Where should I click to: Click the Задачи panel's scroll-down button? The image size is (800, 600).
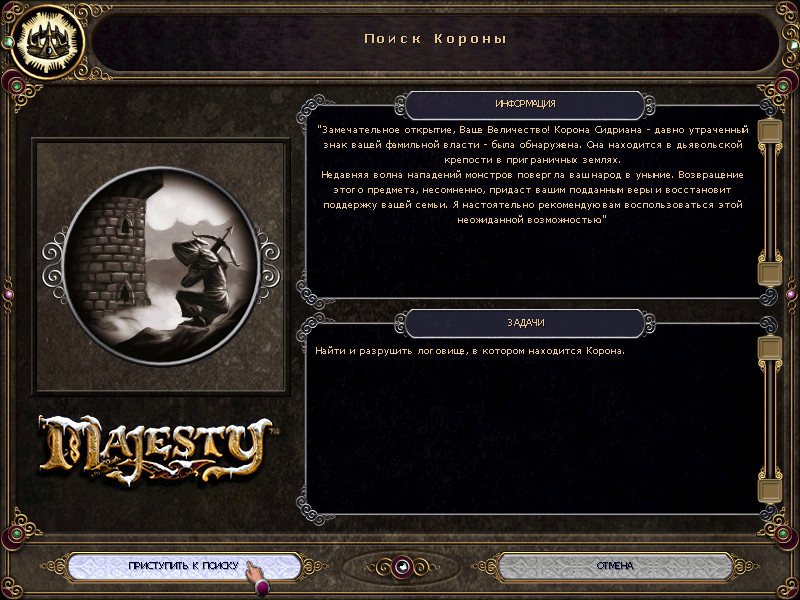(769, 490)
